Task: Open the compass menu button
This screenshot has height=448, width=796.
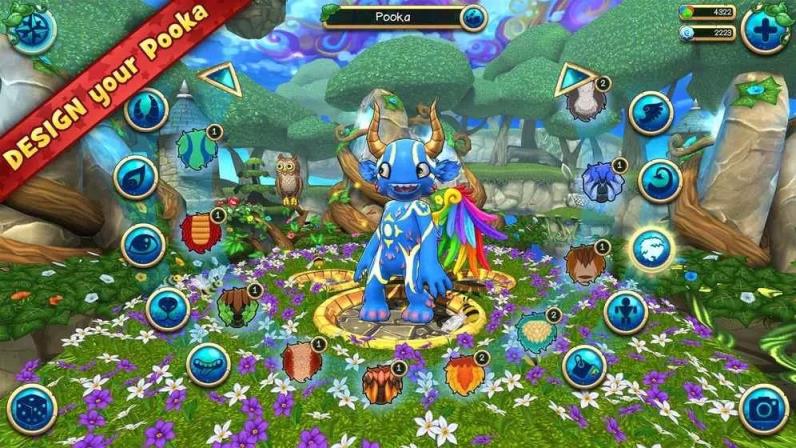Action: click(x=28, y=30)
